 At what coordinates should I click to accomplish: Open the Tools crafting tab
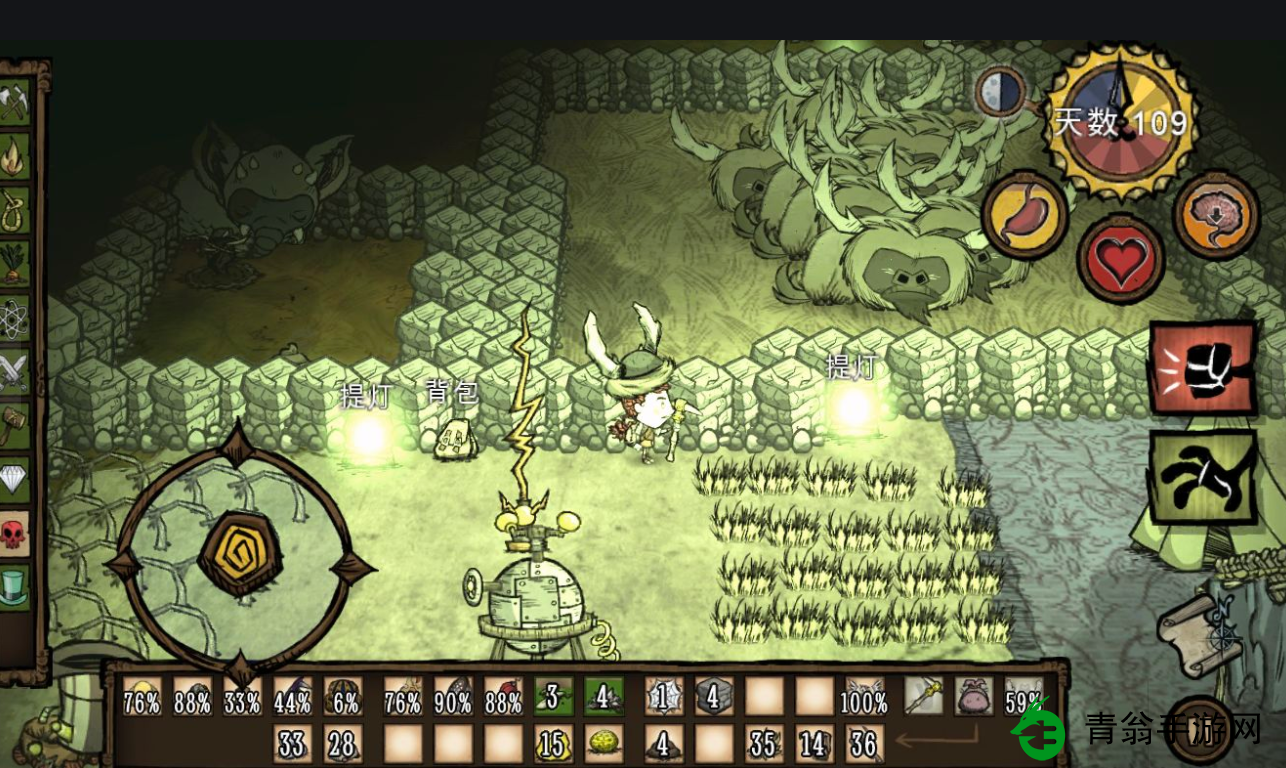point(14,102)
